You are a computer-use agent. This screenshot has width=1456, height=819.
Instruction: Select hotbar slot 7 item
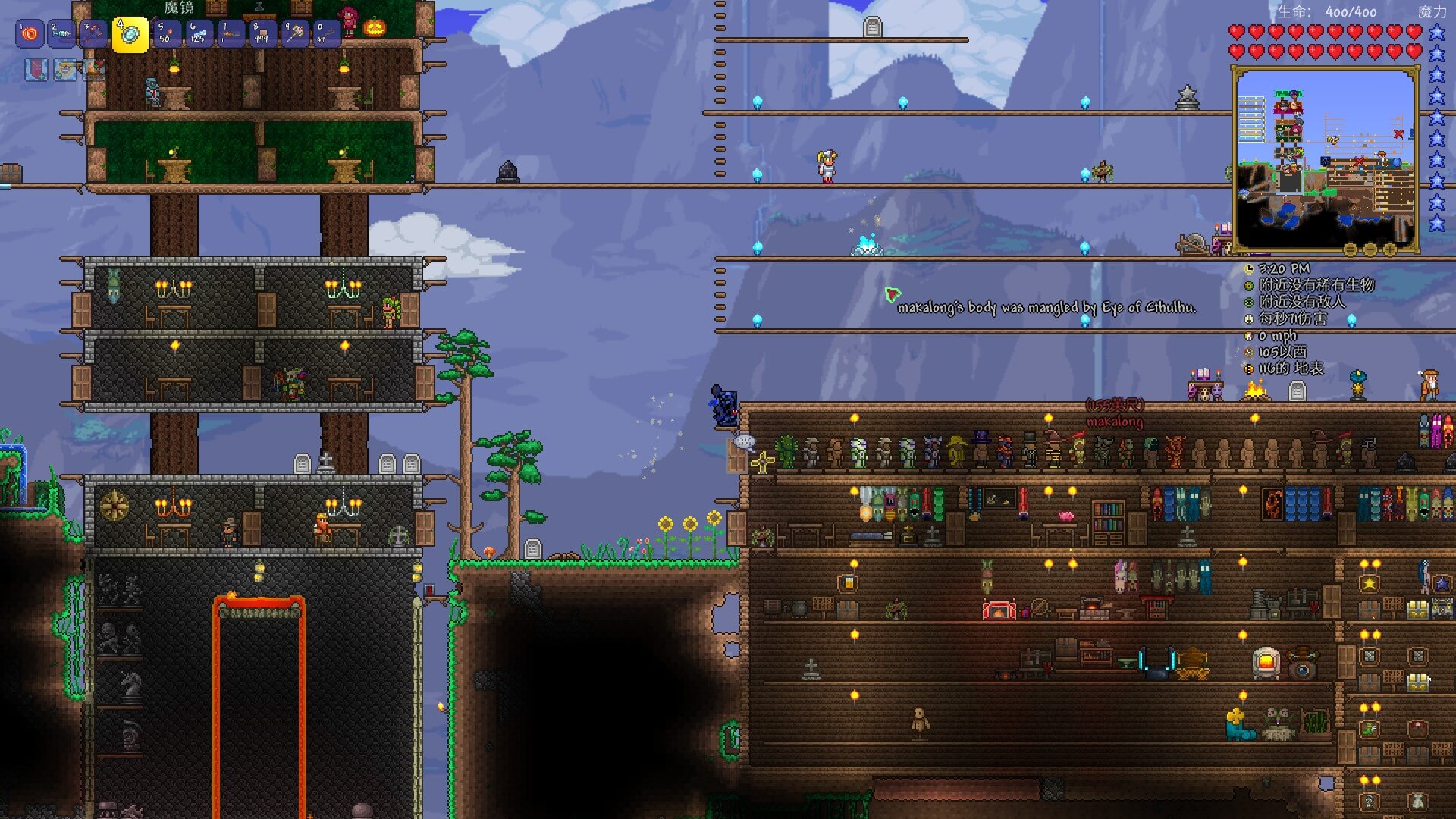(x=230, y=34)
